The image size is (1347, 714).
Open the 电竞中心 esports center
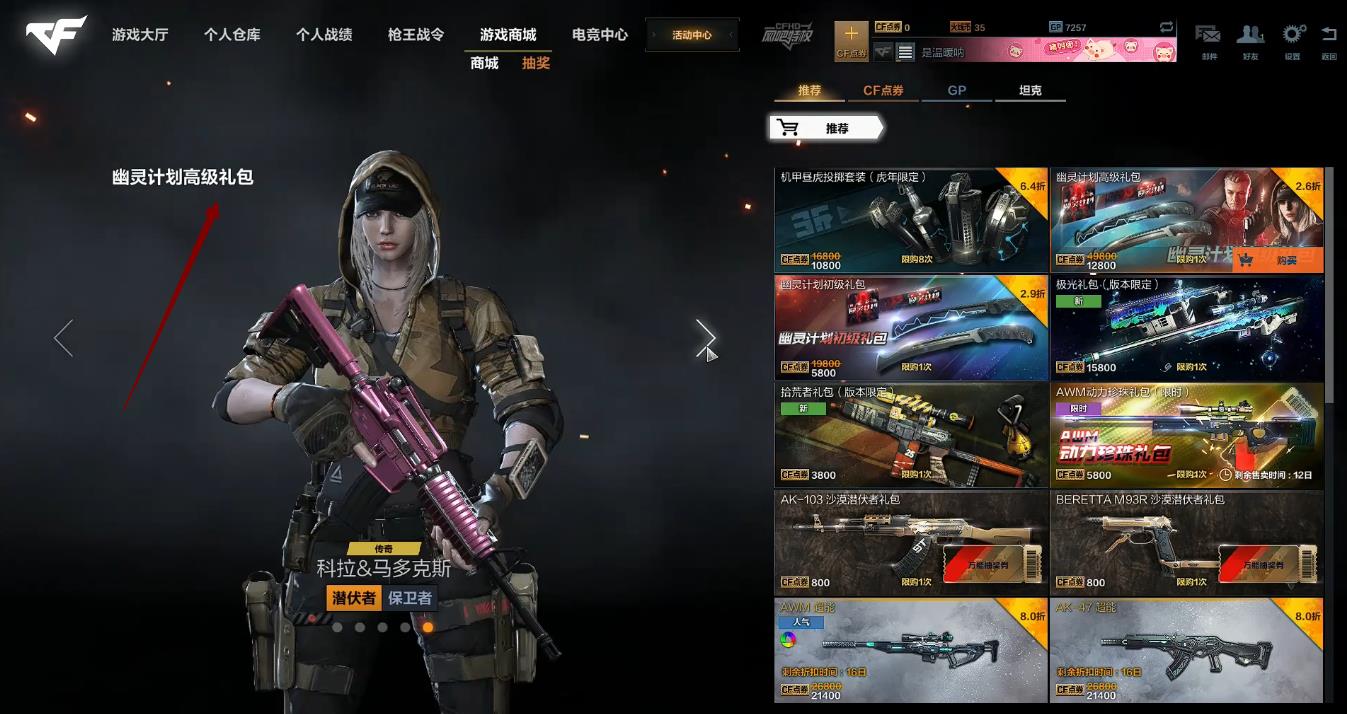click(x=600, y=35)
